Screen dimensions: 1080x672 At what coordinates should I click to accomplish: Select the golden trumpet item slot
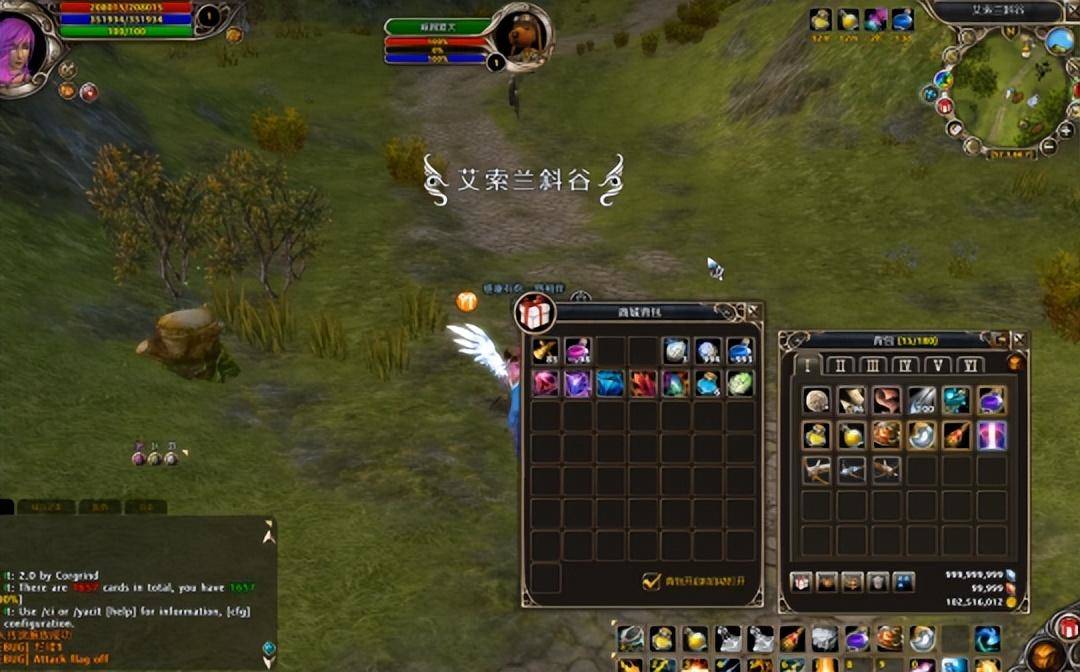[x=545, y=350]
